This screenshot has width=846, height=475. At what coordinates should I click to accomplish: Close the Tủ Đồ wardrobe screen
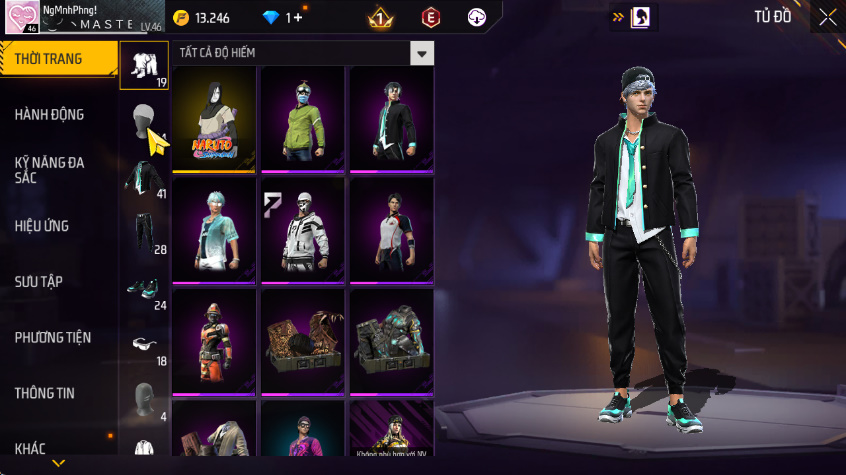(x=828, y=17)
